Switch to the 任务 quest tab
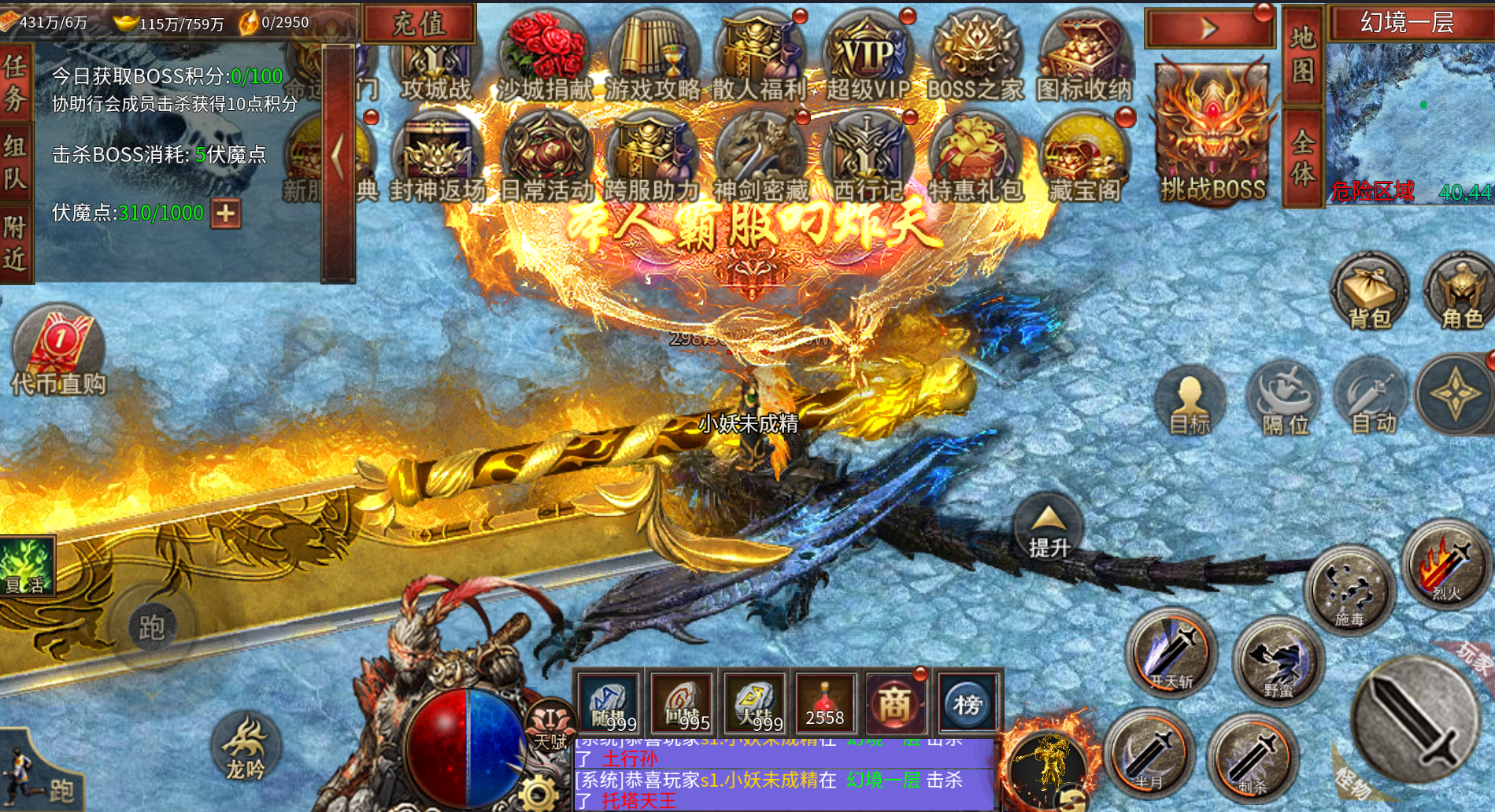This screenshot has height=812, width=1495. pyautogui.click(x=16, y=83)
